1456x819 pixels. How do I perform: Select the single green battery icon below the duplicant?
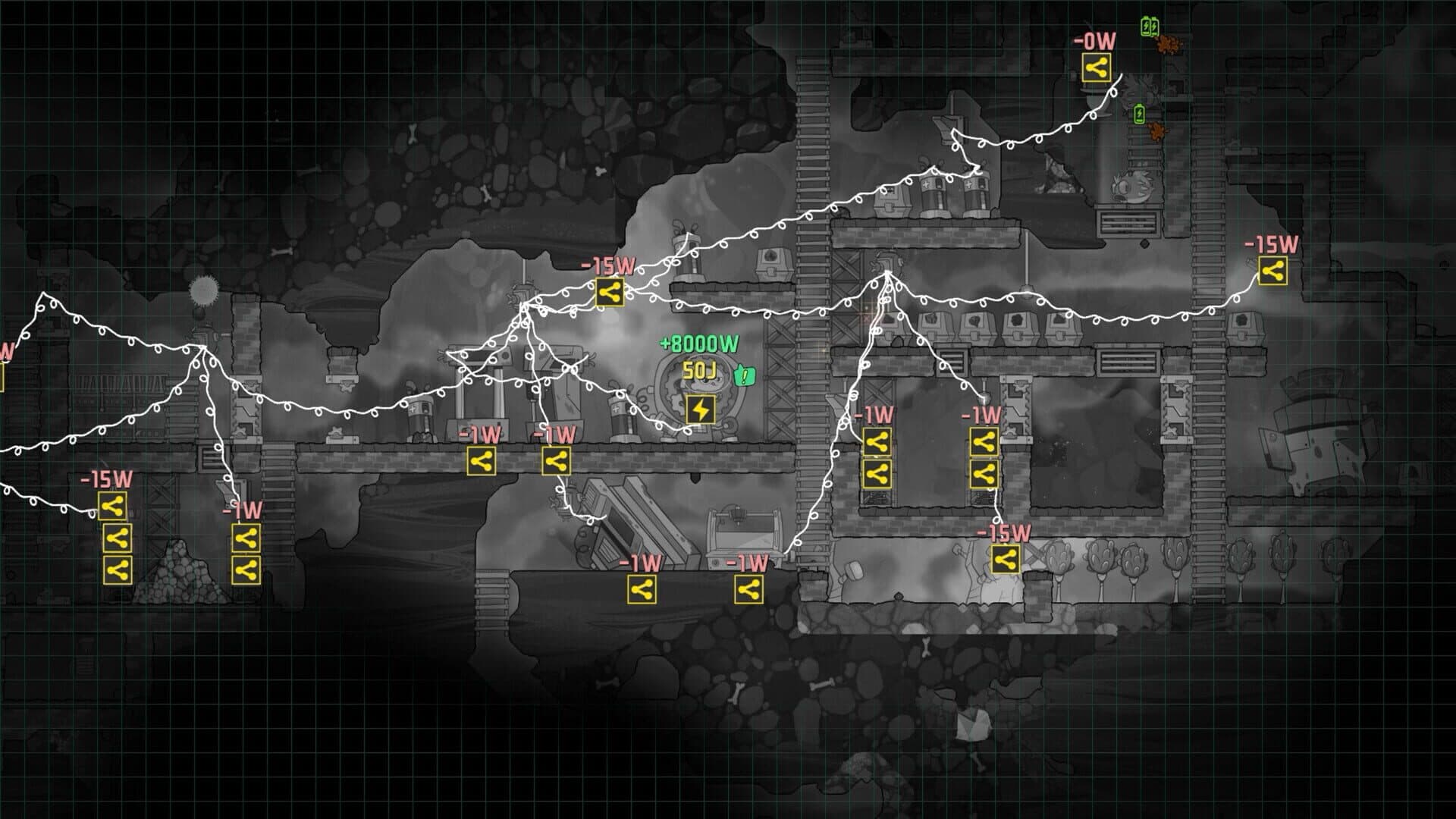(x=1139, y=115)
